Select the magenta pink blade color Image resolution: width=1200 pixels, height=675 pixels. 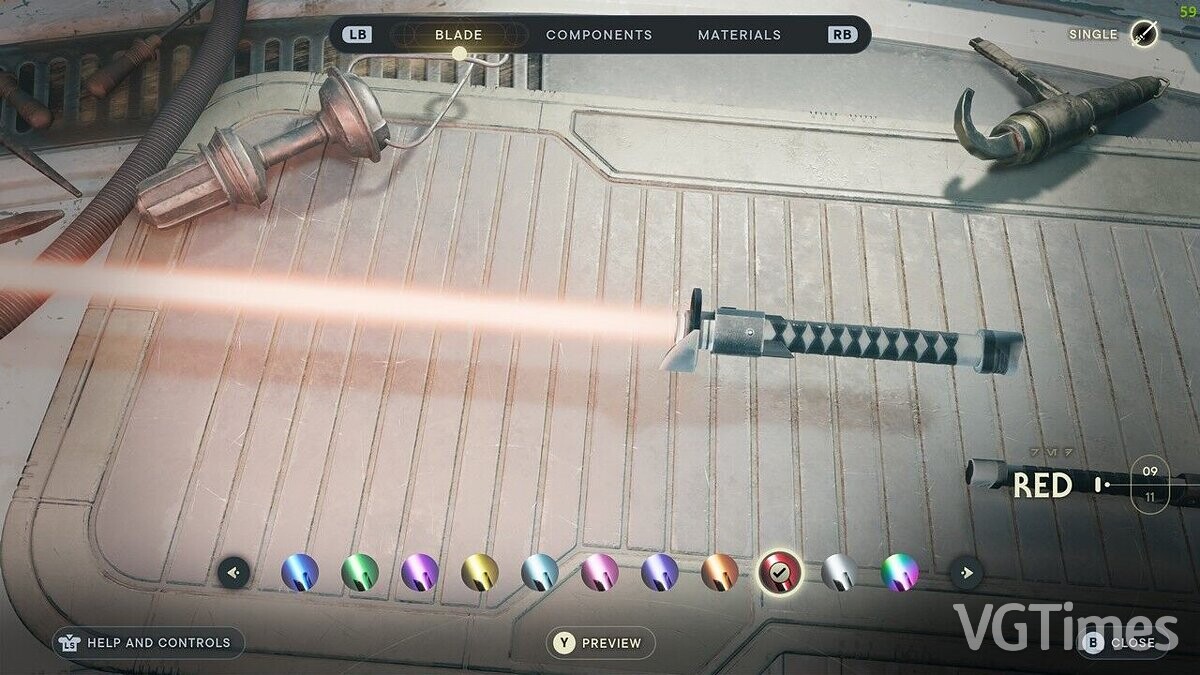(x=600, y=572)
